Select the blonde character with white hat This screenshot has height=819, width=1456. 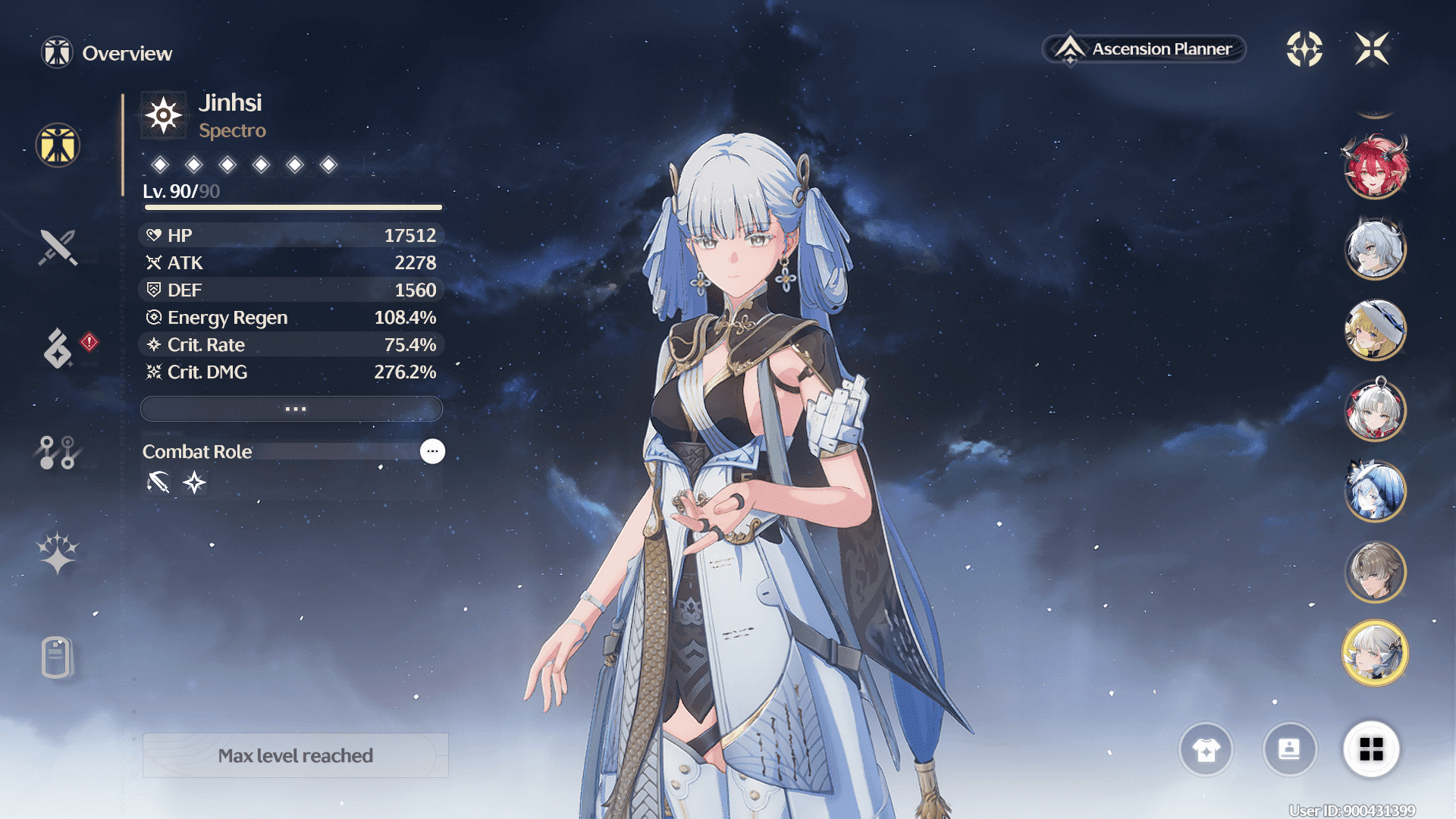pos(1375,330)
